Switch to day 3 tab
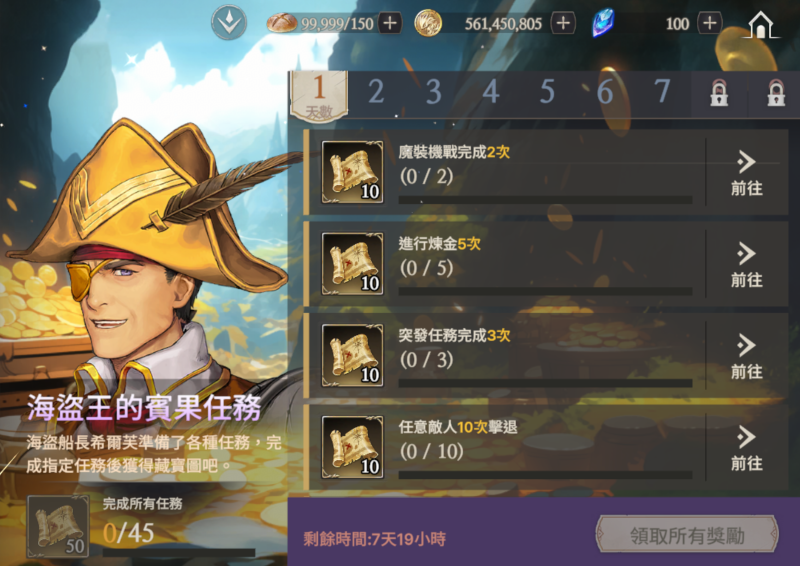The image size is (800, 566). [x=433, y=93]
